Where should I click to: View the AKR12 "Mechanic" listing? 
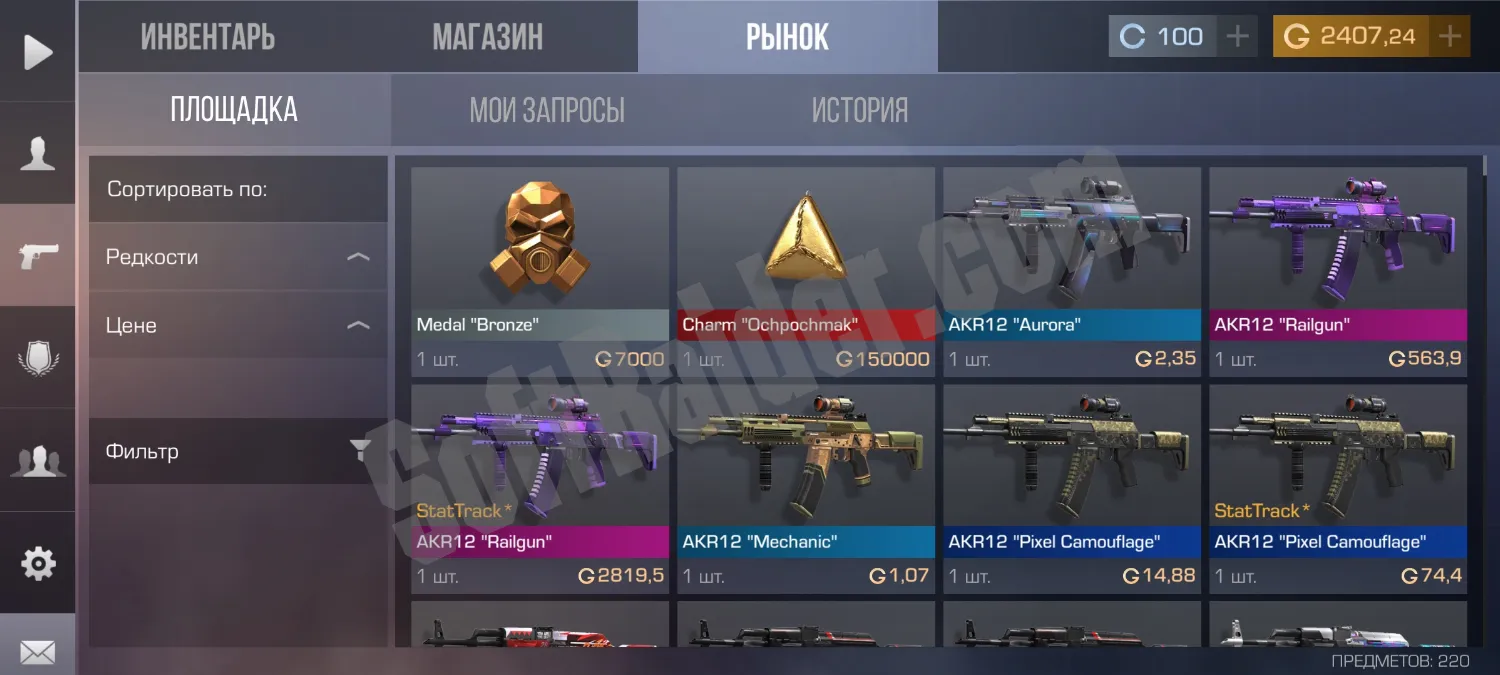click(806, 489)
